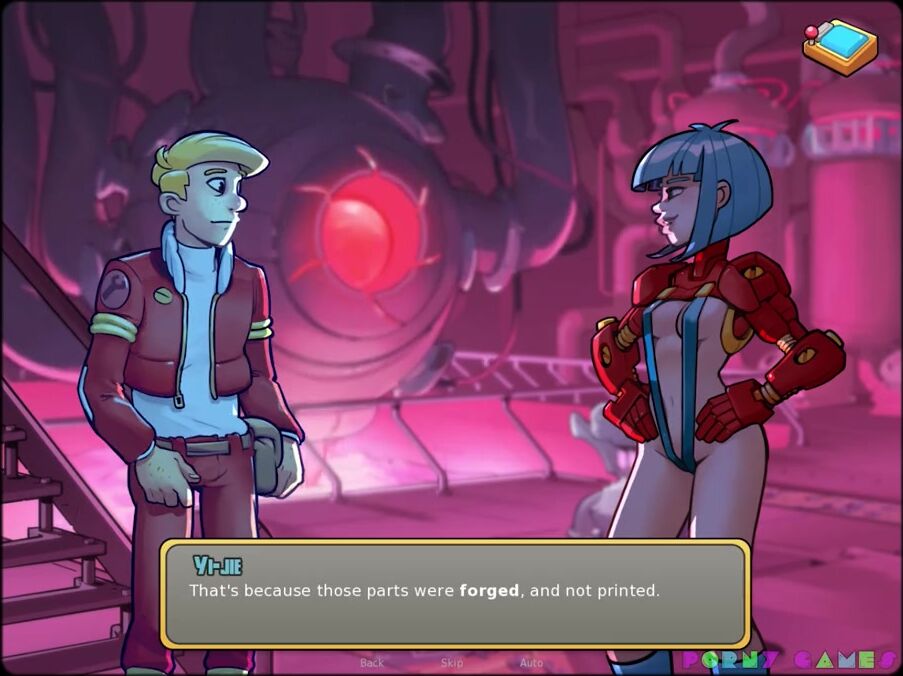Viewport: 903px width, 676px height.
Task: Go Back to previous dialogue line
Action: click(372, 663)
